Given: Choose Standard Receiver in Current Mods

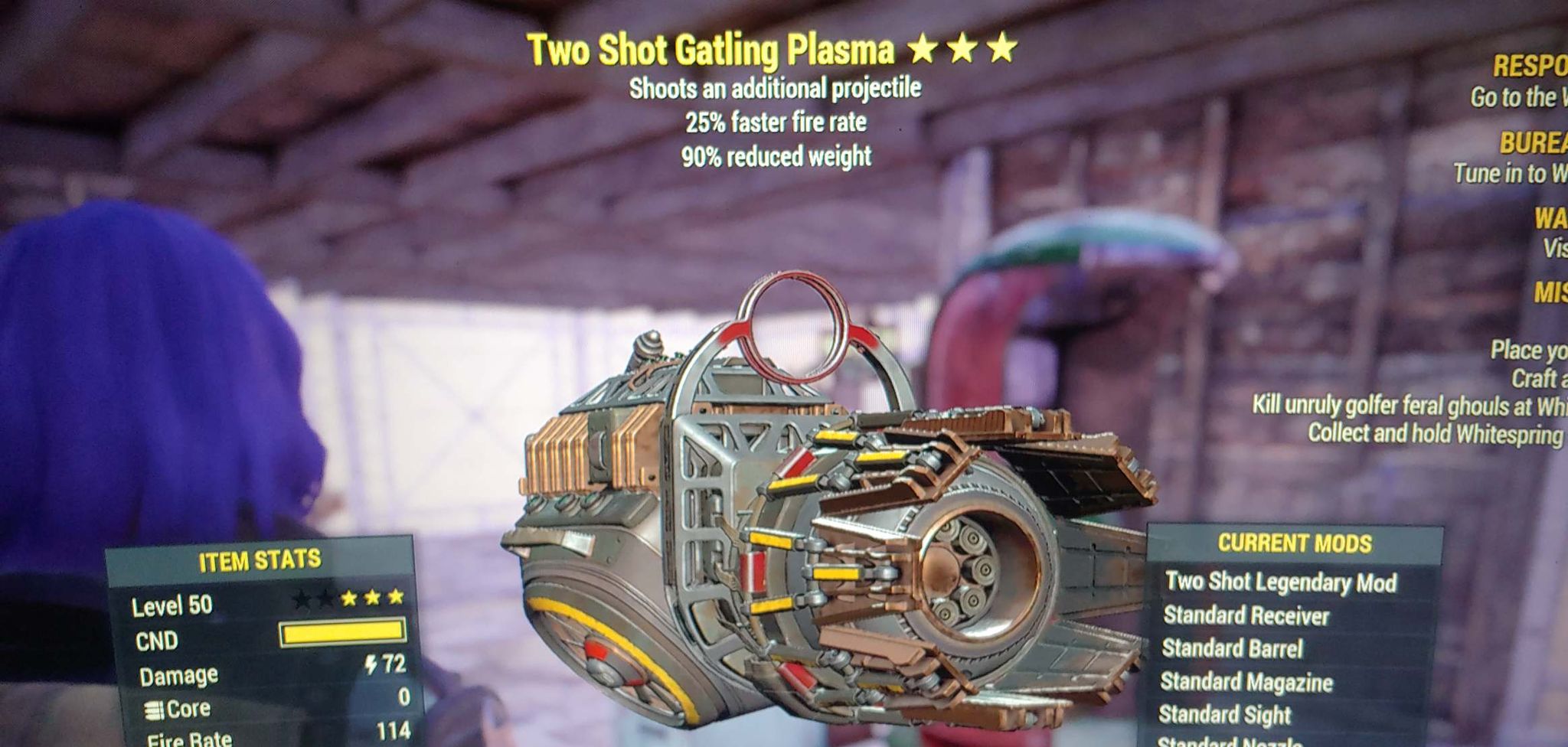Looking at the screenshot, I should pyautogui.click(x=1246, y=615).
